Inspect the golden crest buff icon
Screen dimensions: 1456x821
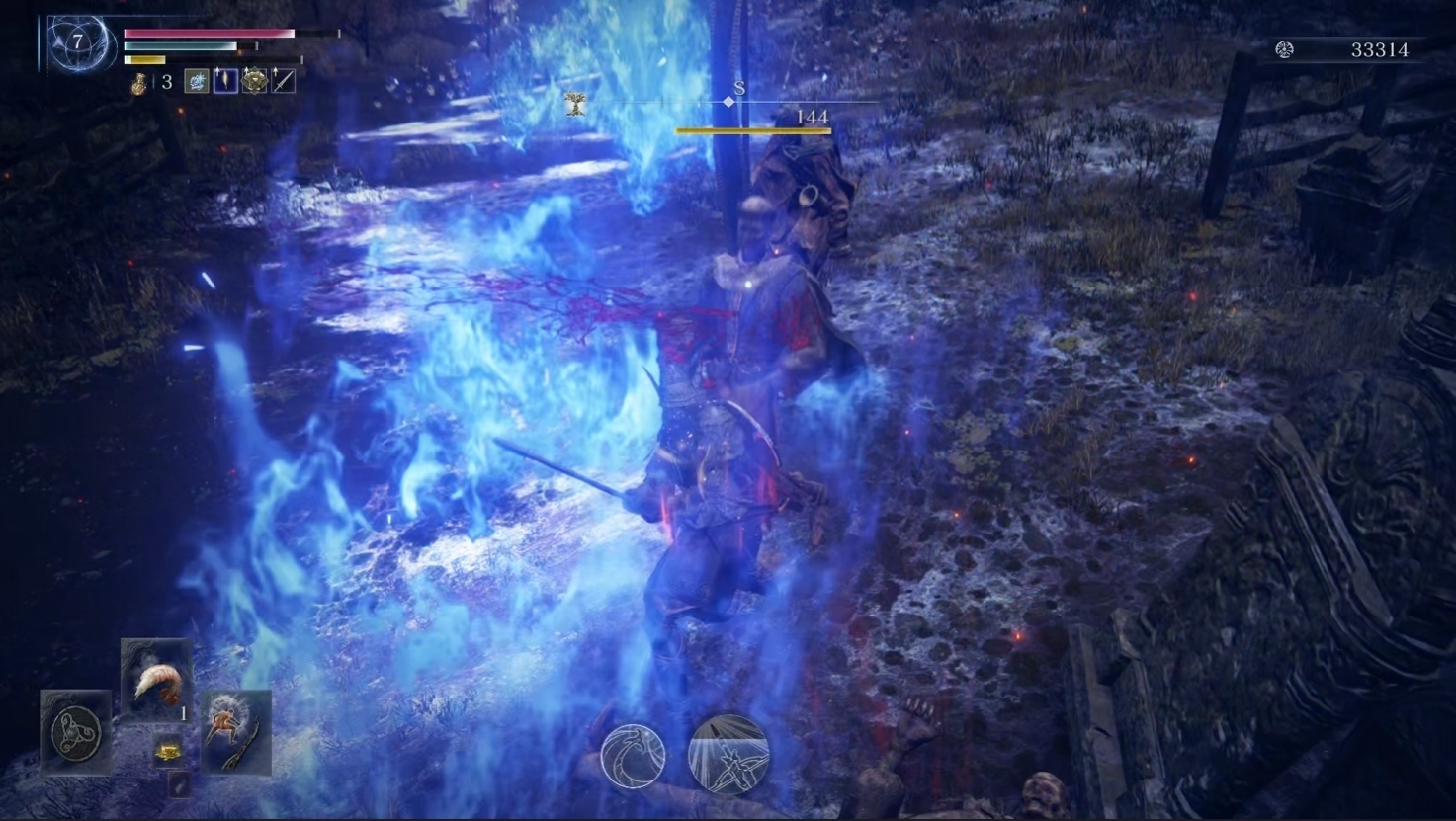(x=254, y=82)
